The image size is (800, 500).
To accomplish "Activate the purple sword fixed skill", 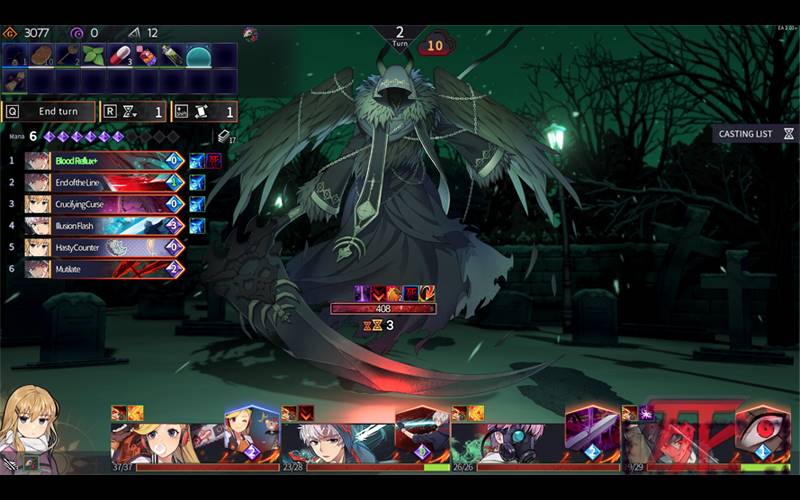I will tap(592, 430).
